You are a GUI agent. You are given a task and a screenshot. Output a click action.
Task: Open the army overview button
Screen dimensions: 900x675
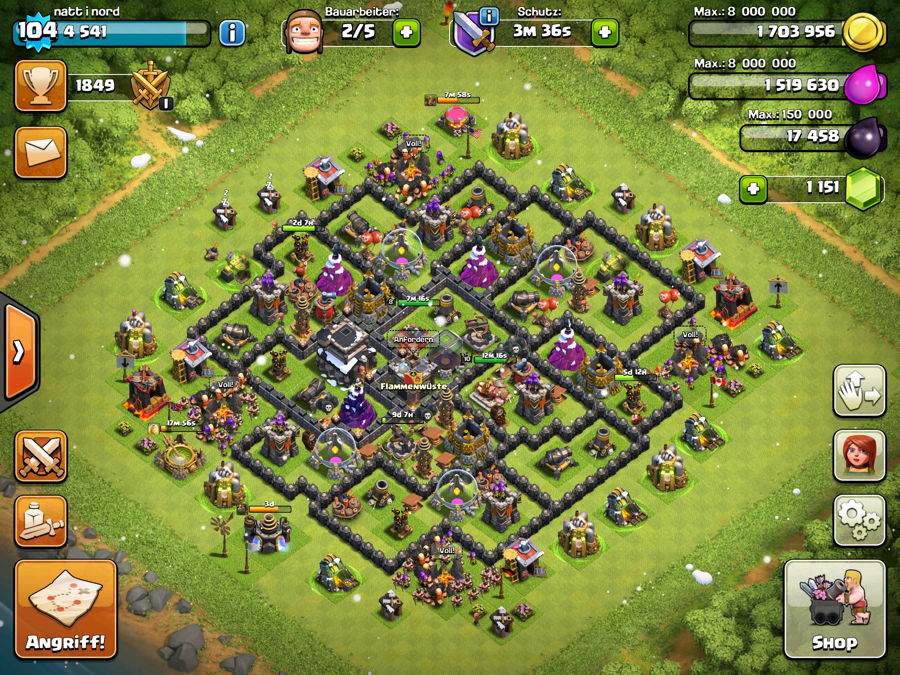coord(40,520)
